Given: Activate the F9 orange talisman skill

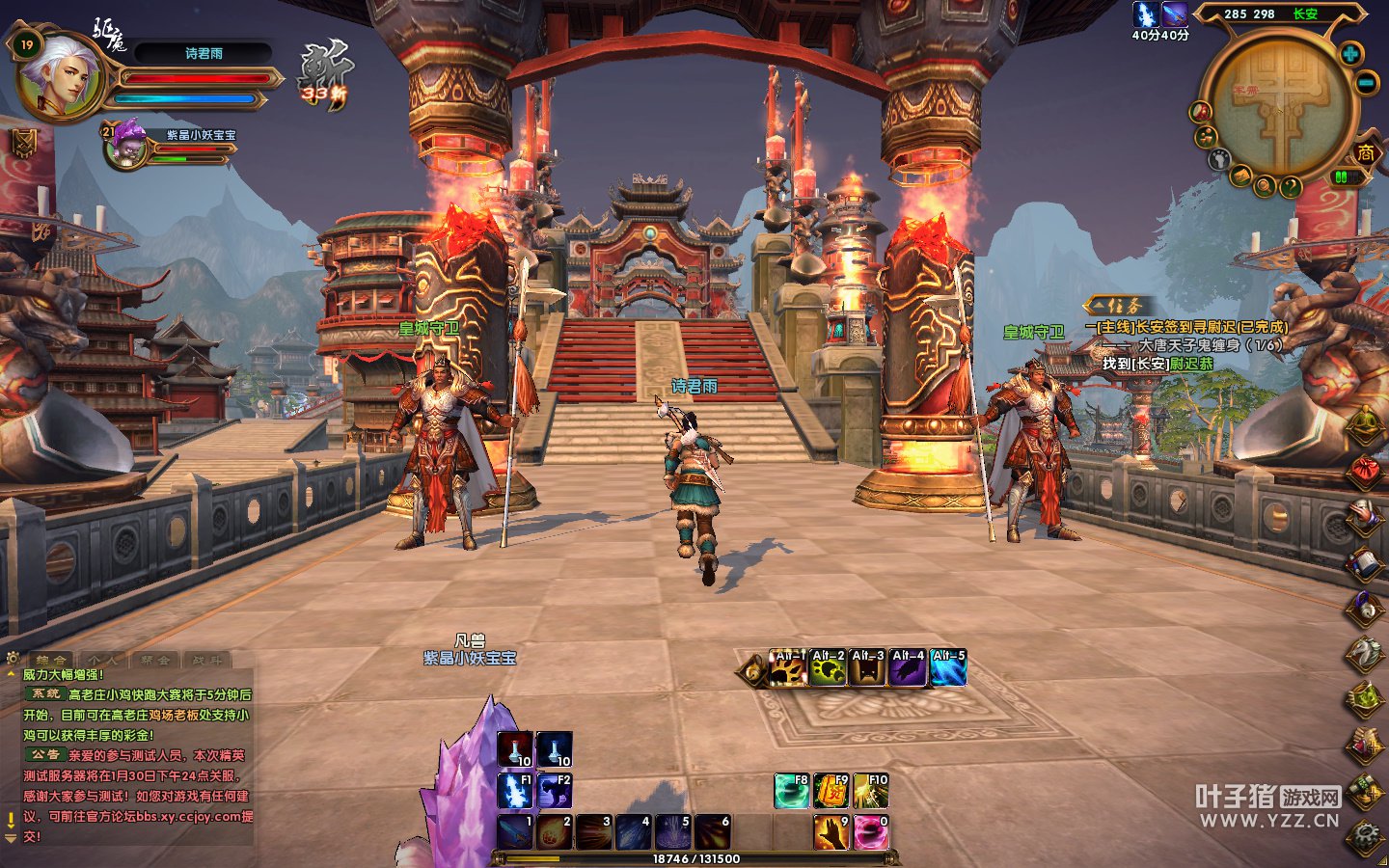Looking at the screenshot, I should [x=831, y=791].
